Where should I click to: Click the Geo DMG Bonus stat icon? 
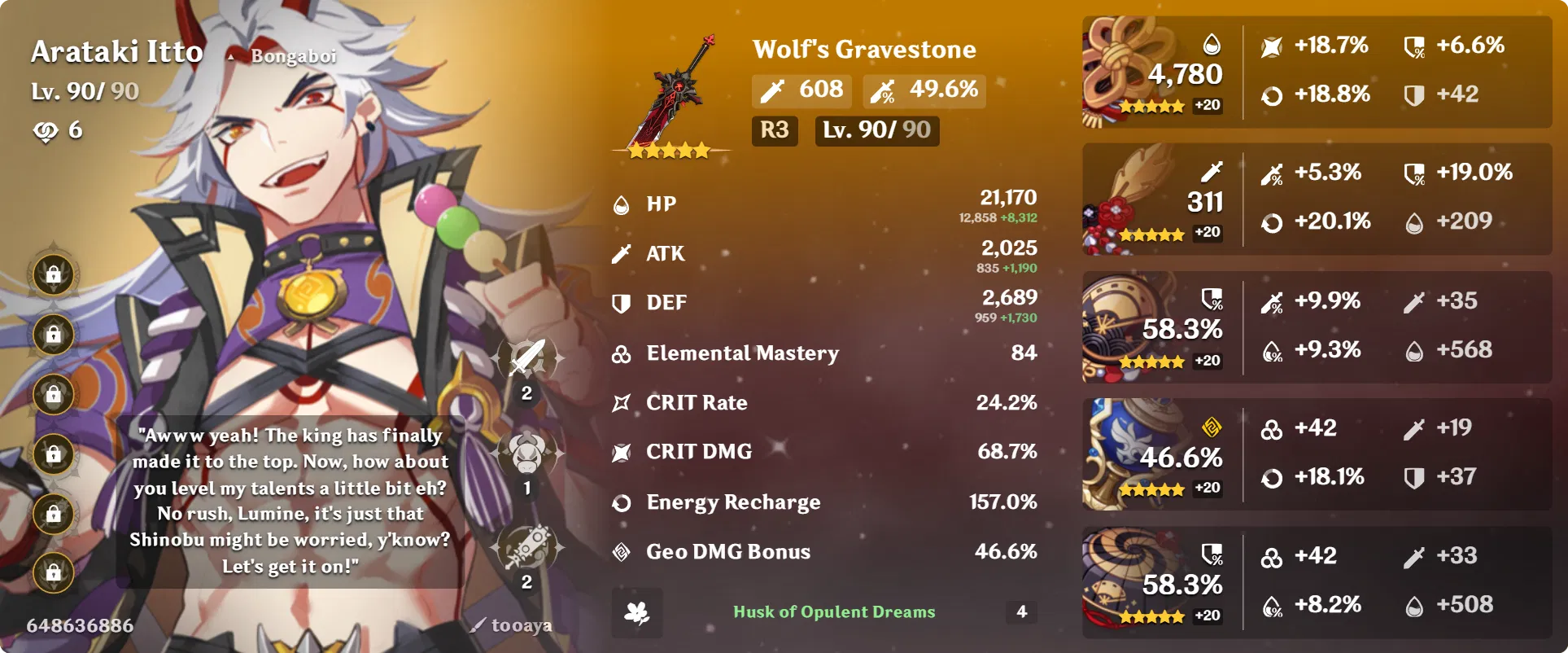(x=622, y=551)
